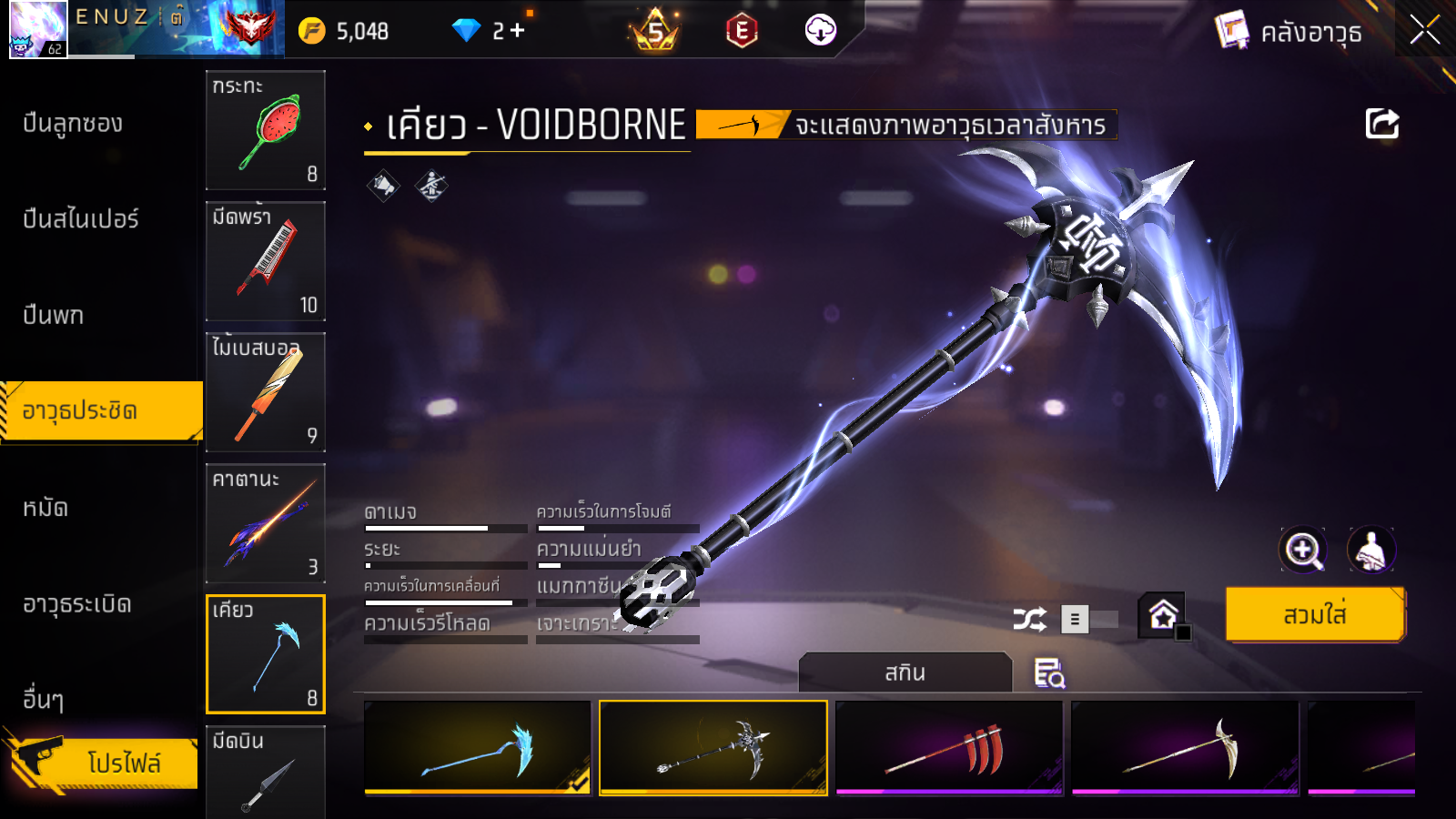
Task: Close the weapon screen with the X
Action: click(1424, 31)
